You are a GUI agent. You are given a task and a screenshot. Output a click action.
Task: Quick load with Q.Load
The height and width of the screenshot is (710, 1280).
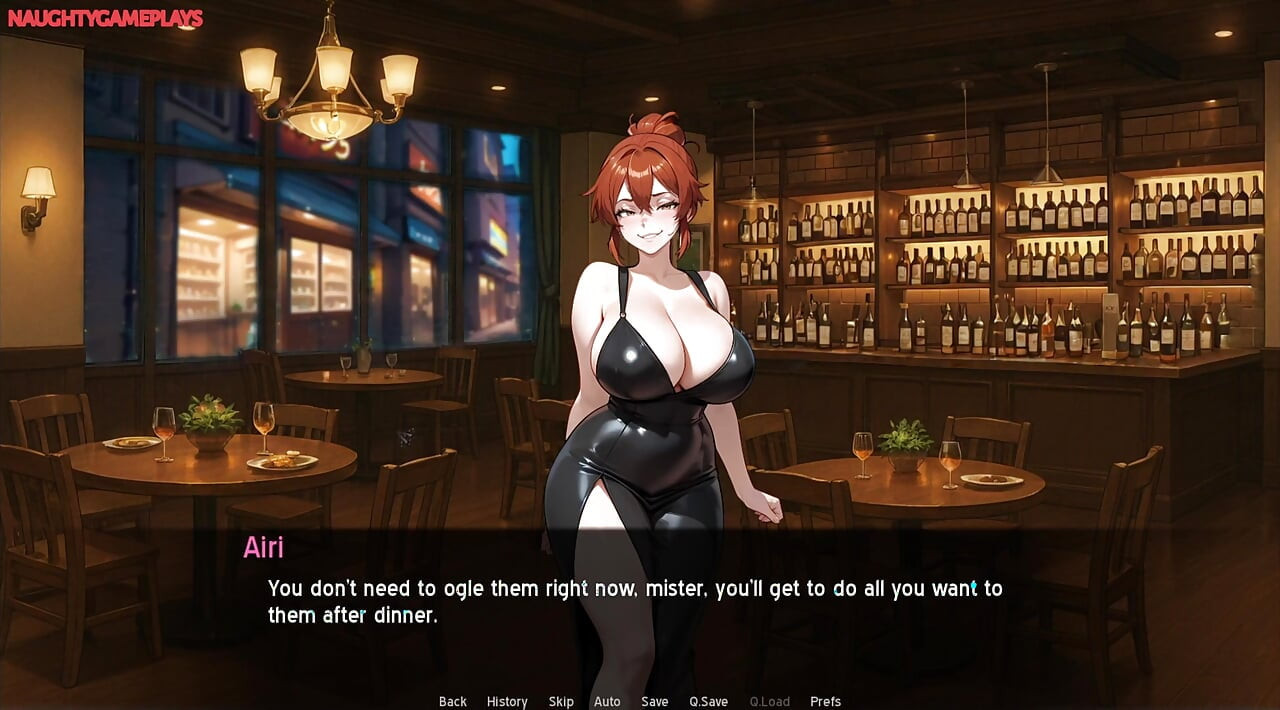tap(770, 701)
